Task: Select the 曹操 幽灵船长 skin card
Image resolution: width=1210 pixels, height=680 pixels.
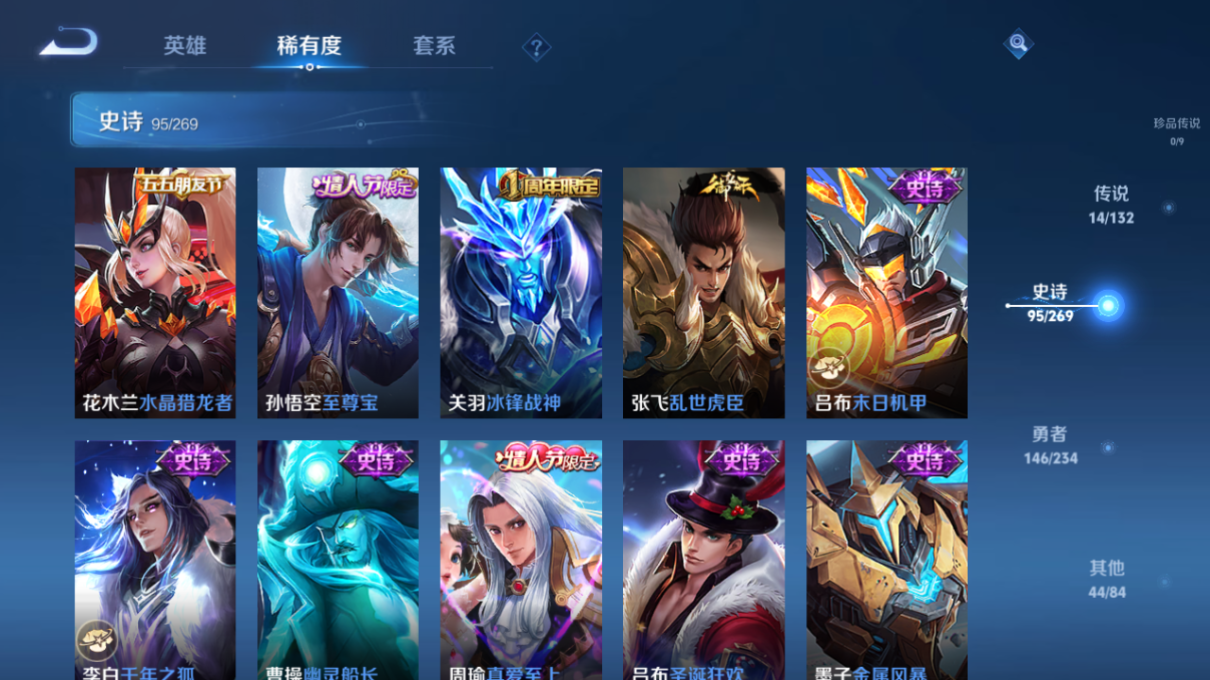Action: pyautogui.click(x=338, y=560)
